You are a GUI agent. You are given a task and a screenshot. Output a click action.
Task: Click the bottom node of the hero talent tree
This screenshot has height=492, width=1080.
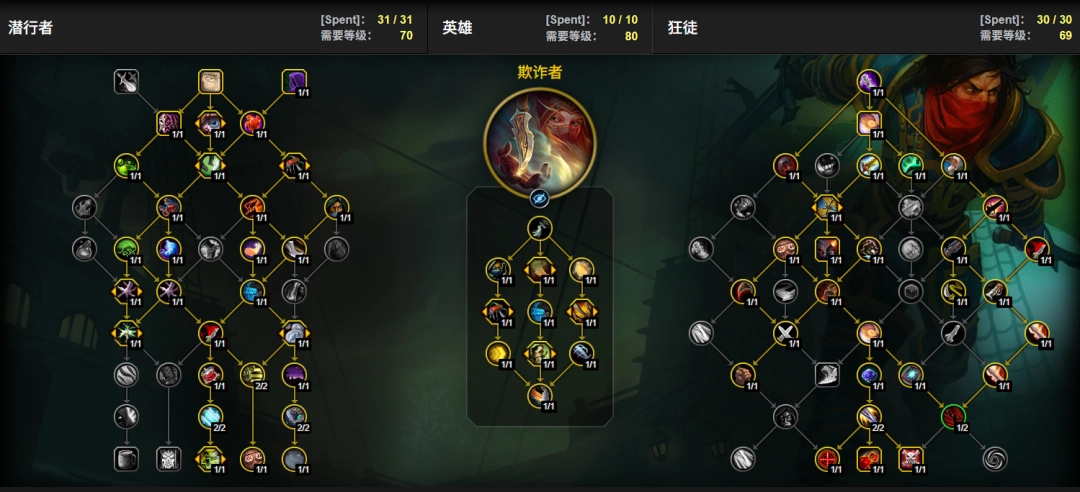tap(539, 396)
